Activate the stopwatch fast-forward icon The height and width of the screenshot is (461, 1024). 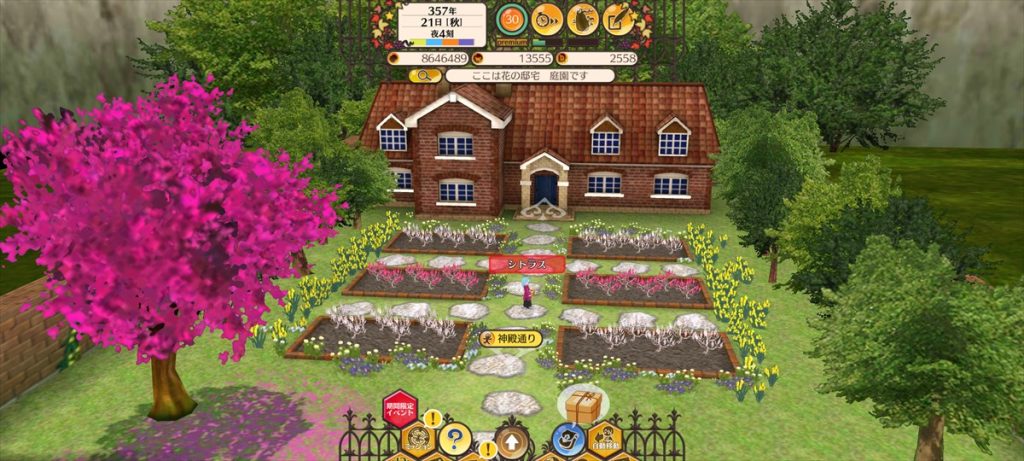[x=547, y=19]
